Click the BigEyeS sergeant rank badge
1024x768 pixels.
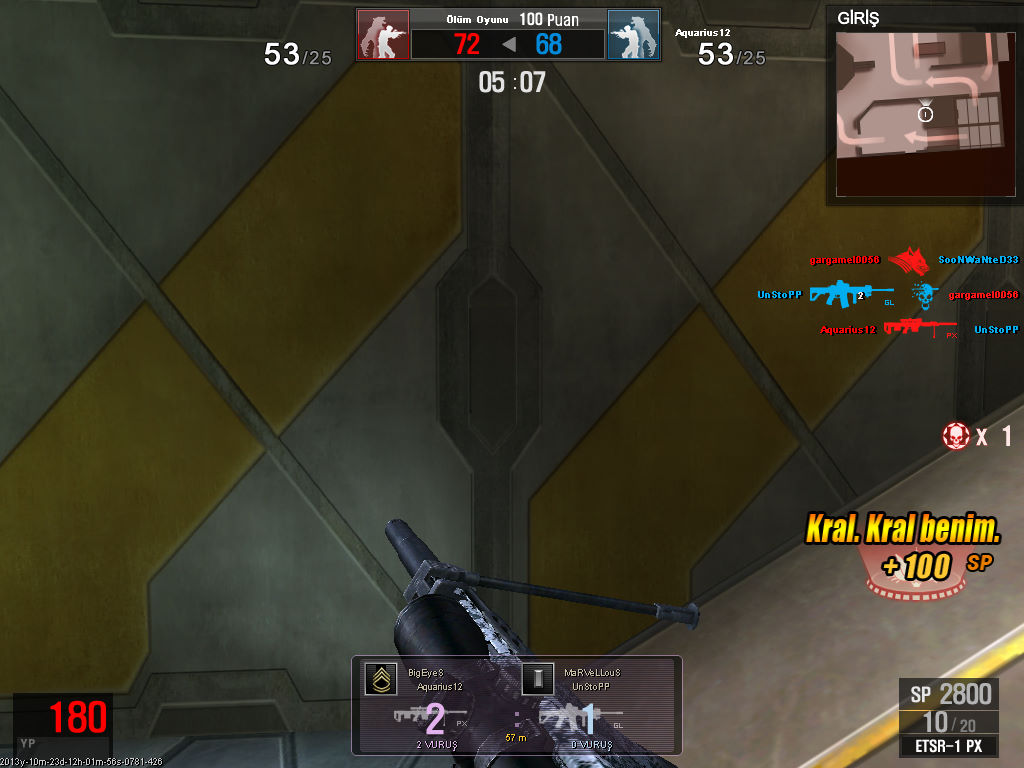point(380,680)
